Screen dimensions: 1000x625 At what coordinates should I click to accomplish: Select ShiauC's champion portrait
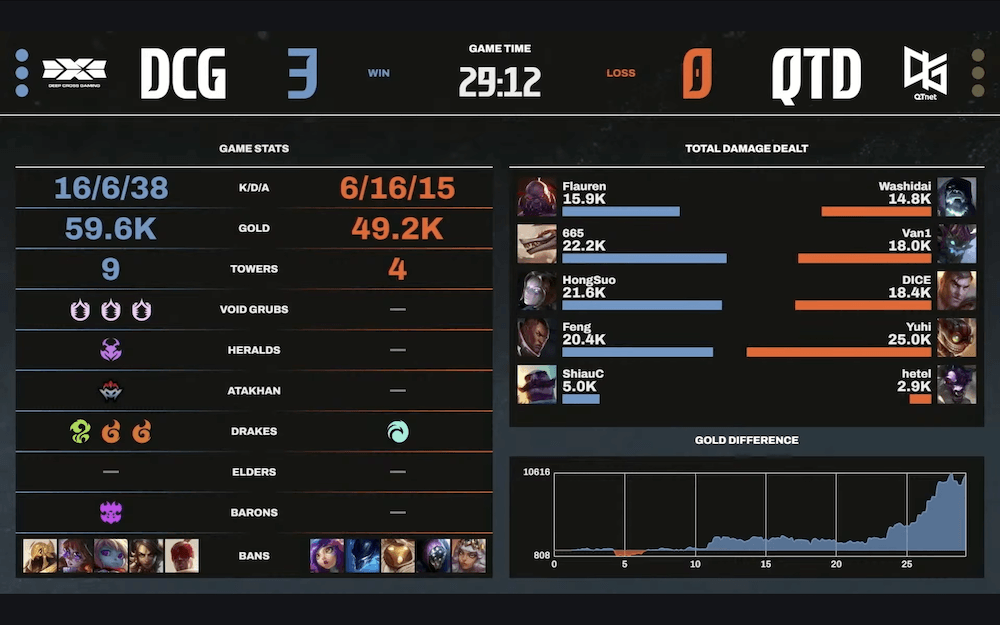point(537,384)
